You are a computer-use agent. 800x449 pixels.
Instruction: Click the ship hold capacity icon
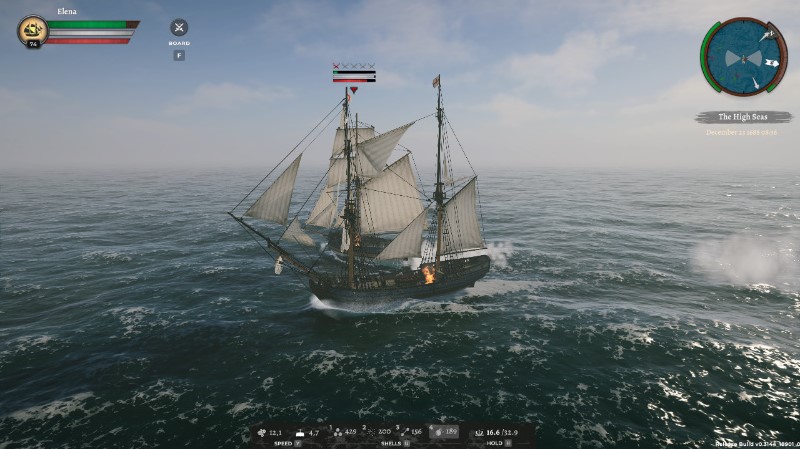click(477, 433)
